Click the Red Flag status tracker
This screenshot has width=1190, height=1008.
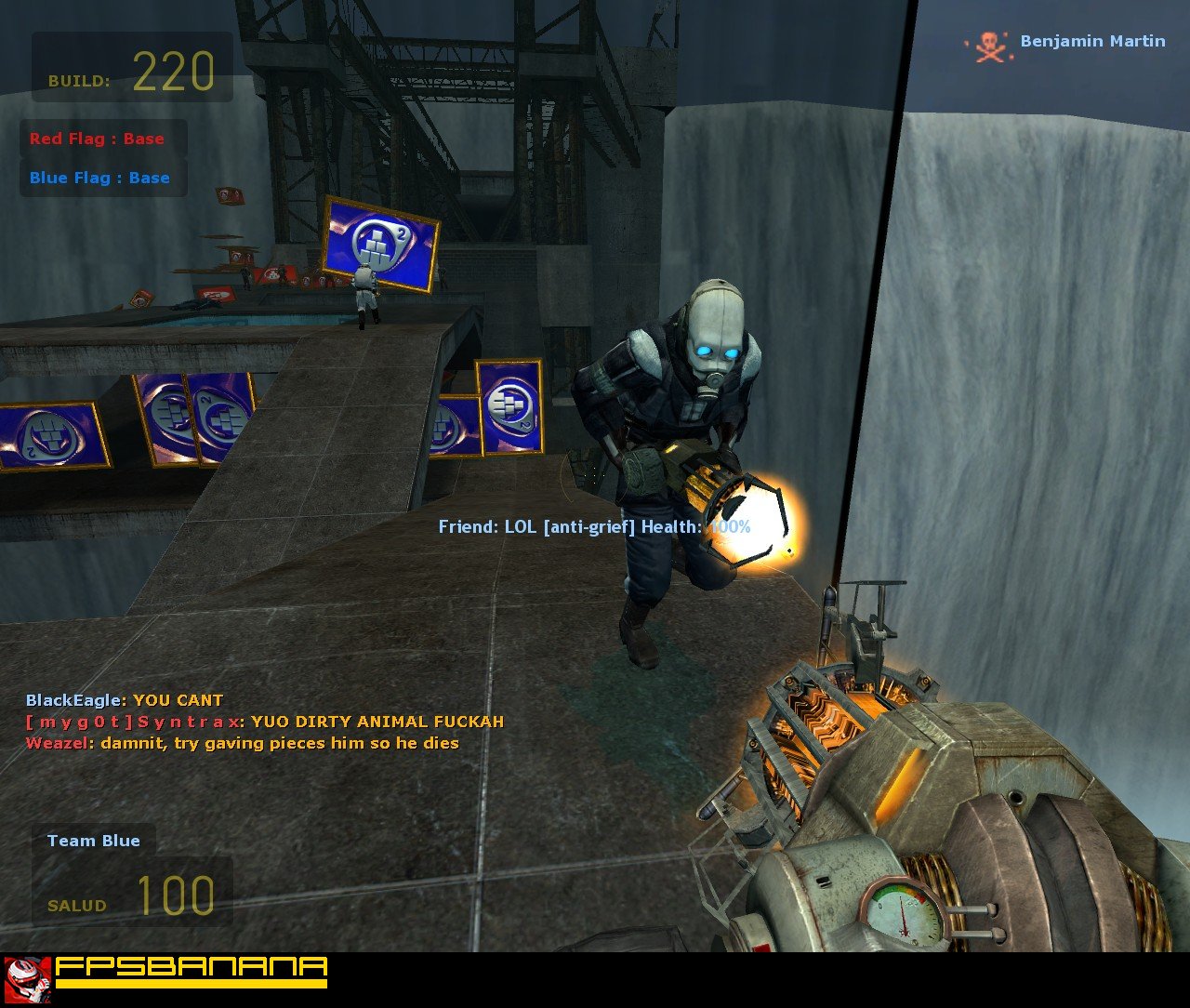(98, 139)
